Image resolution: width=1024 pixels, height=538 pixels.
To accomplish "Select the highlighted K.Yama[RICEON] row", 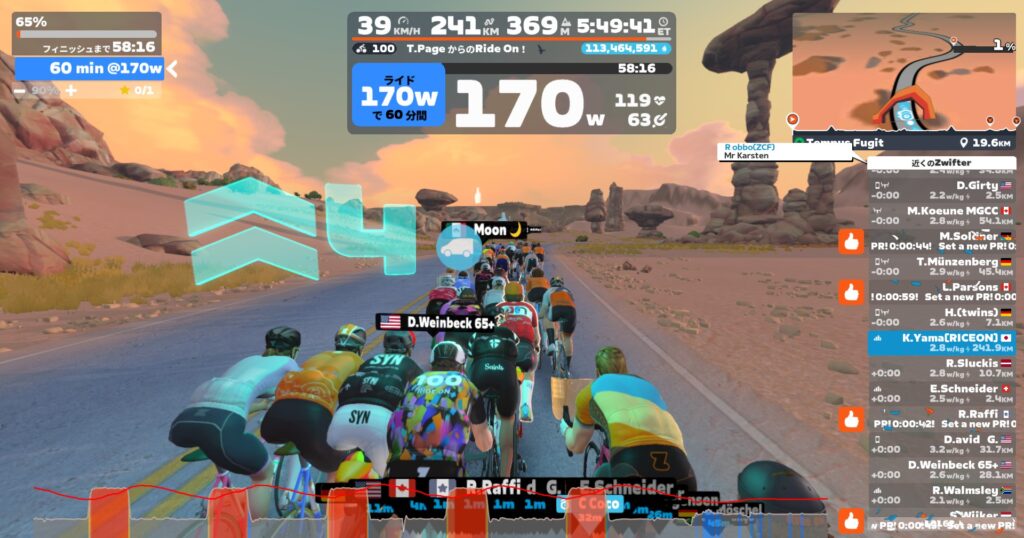I will pos(941,343).
